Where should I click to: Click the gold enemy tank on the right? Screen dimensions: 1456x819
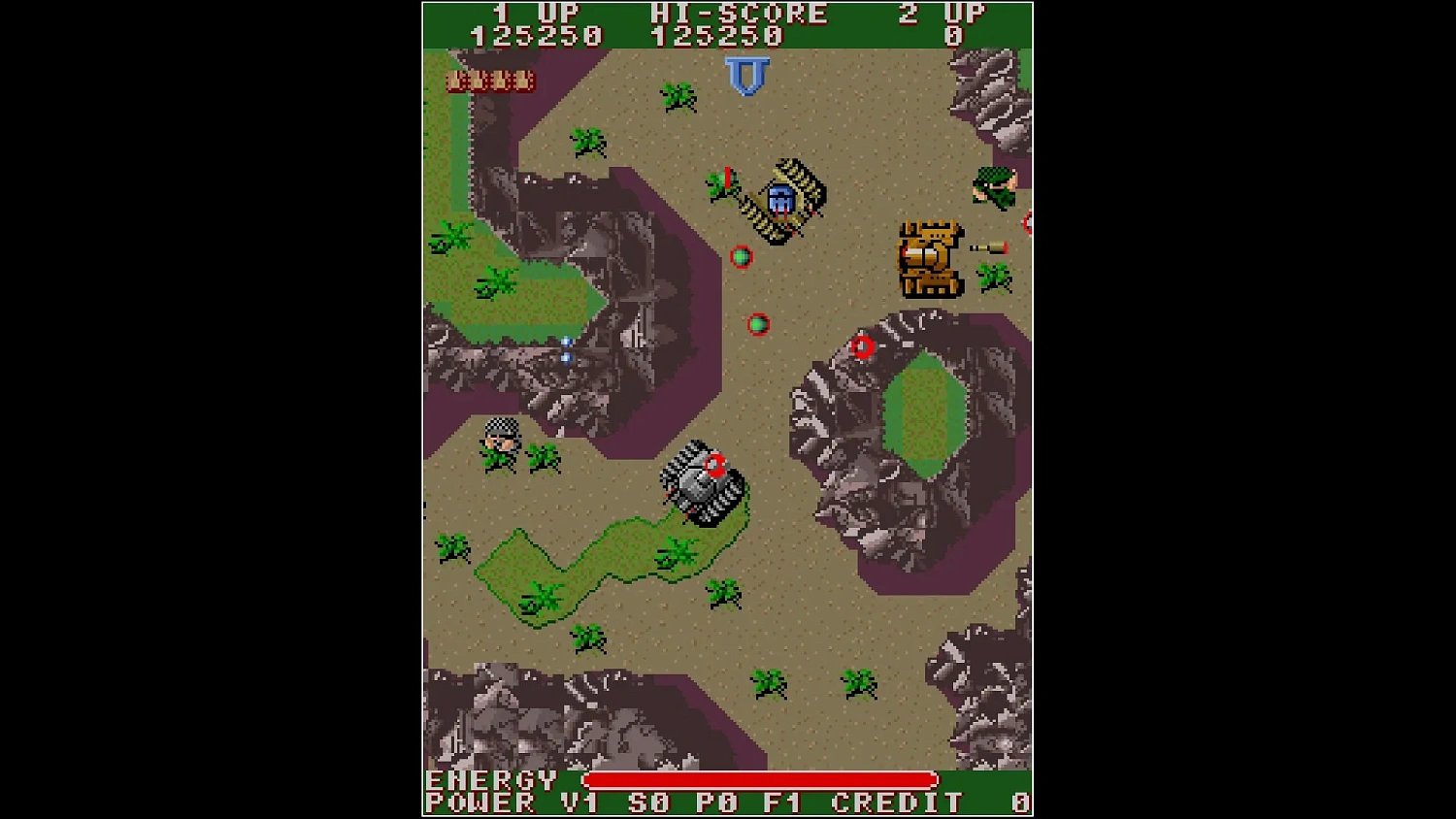click(929, 258)
